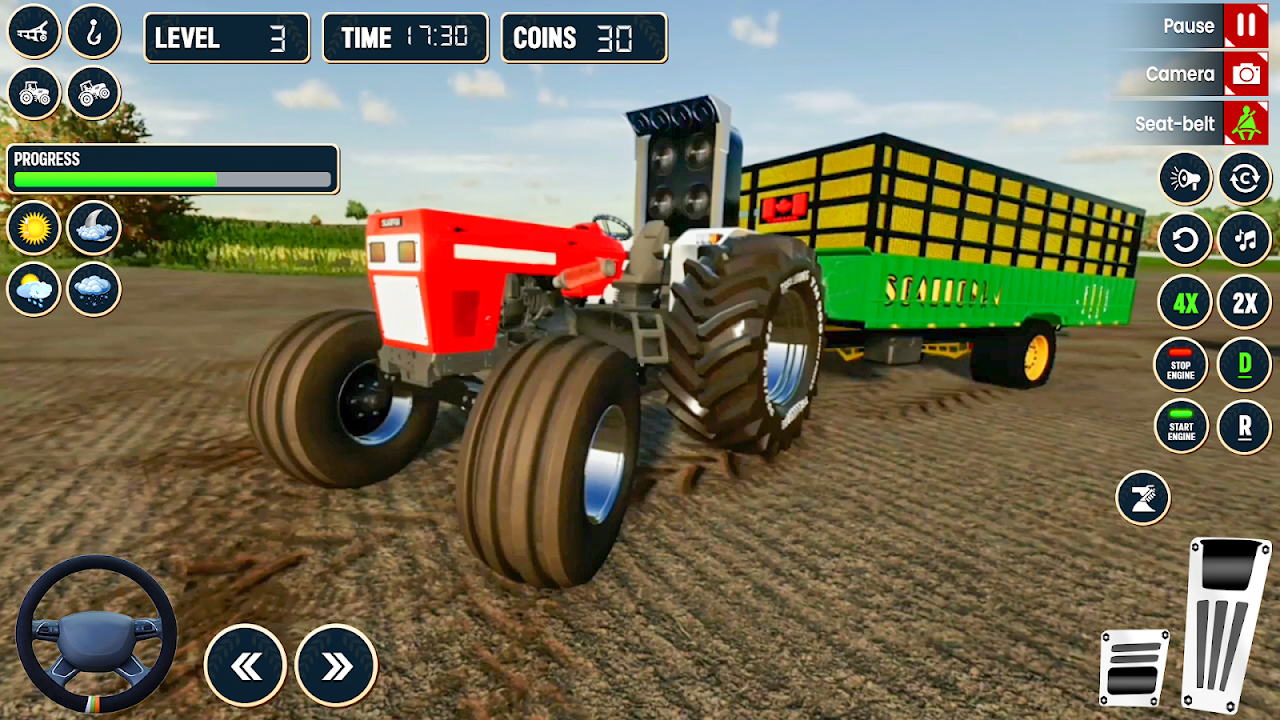
Task: Switch to 2X drive mode
Action: pyautogui.click(x=1245, y=302)
